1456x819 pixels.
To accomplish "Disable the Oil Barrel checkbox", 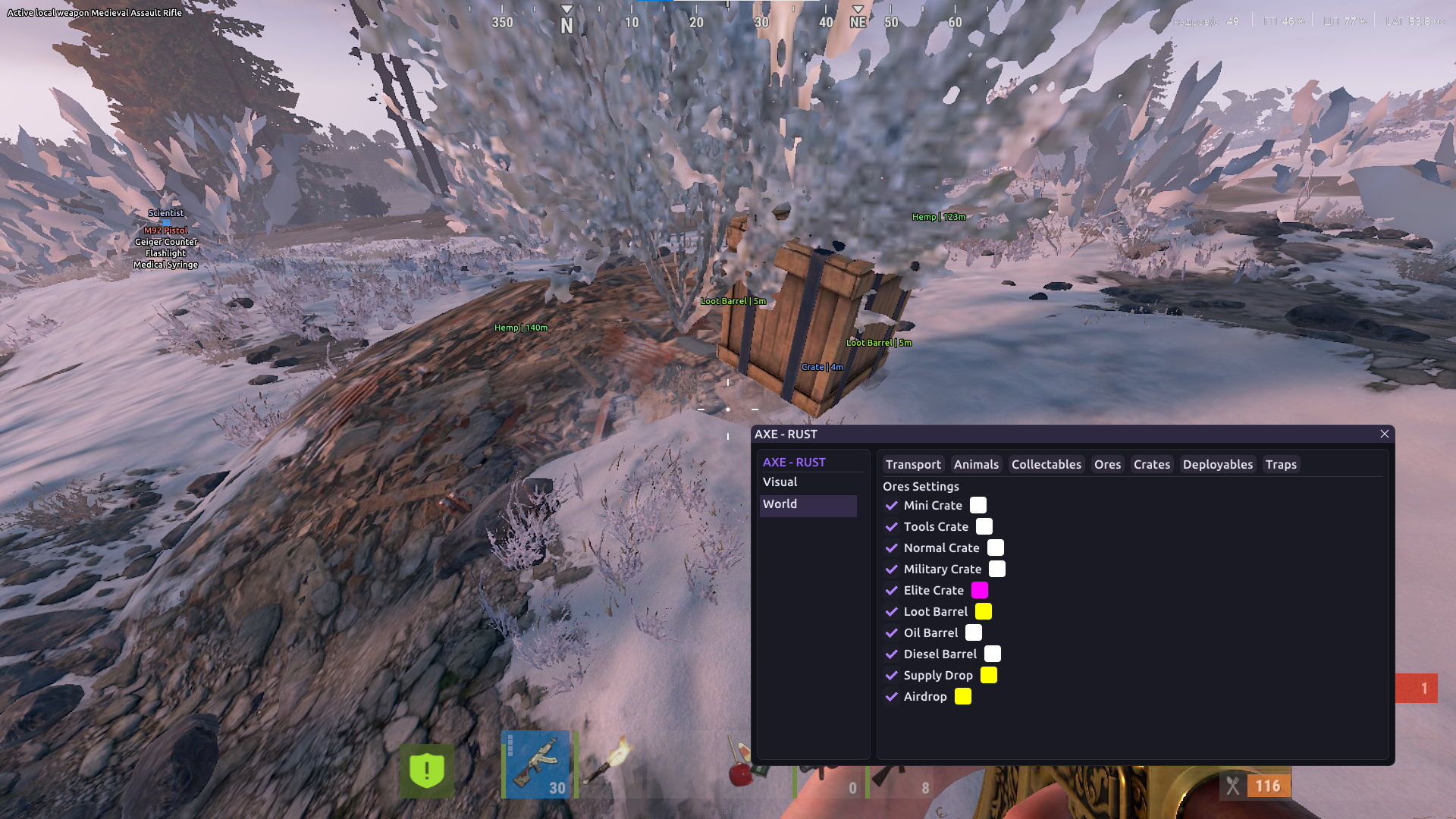I will pos(892,633).
